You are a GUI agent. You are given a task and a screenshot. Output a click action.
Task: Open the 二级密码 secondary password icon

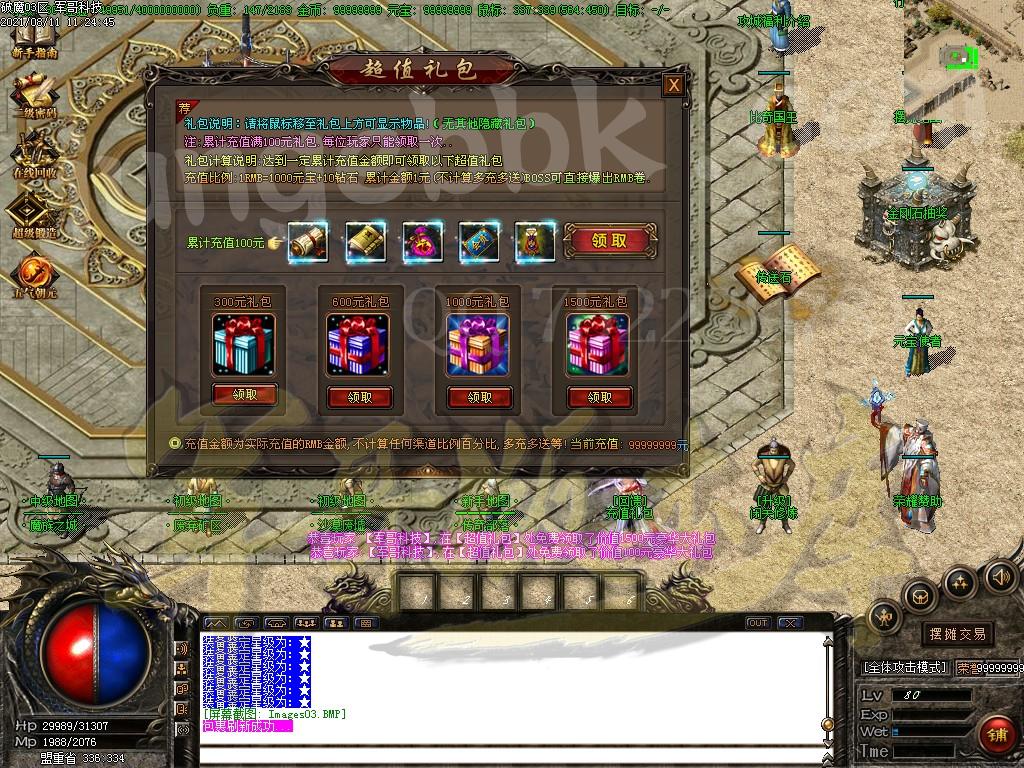click(33, 95)
